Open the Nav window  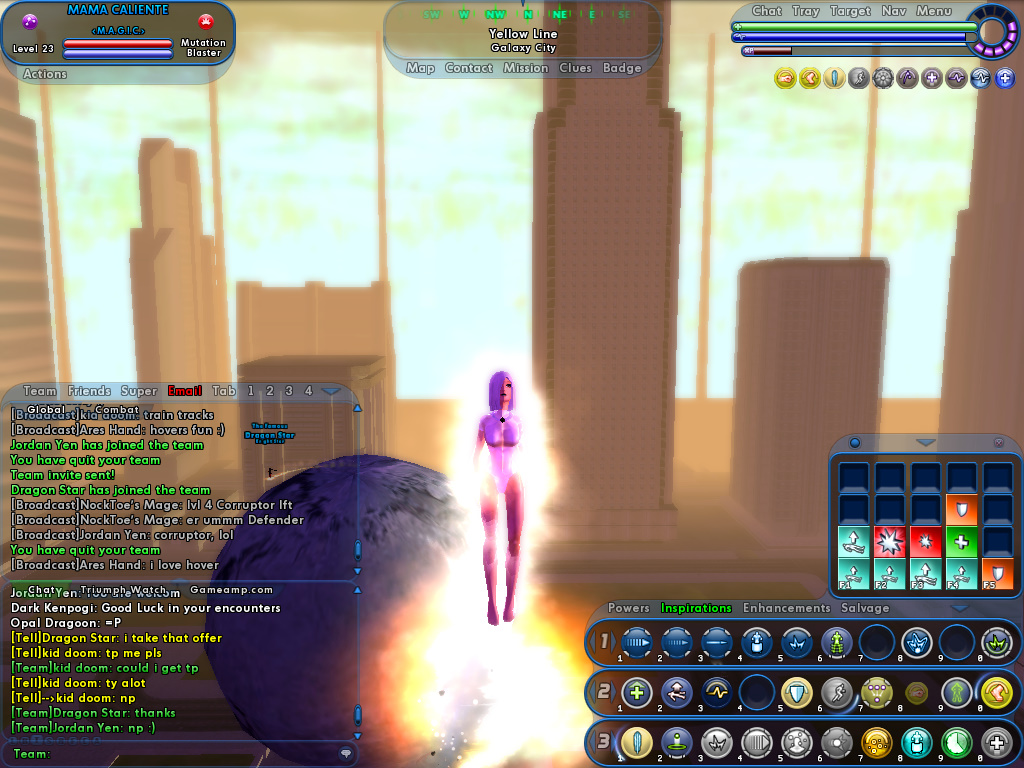(x=894, y=11)
